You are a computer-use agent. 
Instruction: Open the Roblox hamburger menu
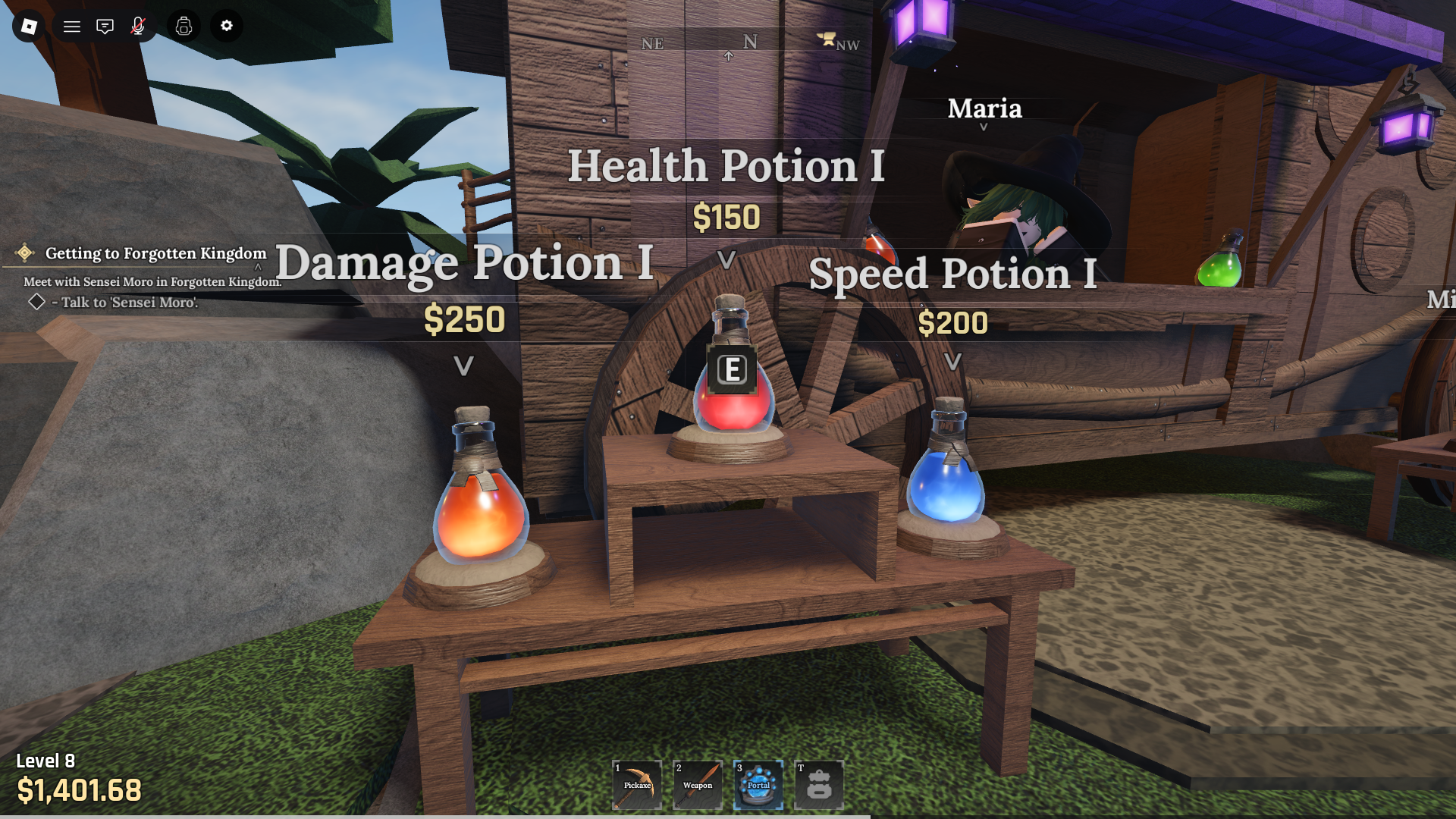click(x=71, y=26)
